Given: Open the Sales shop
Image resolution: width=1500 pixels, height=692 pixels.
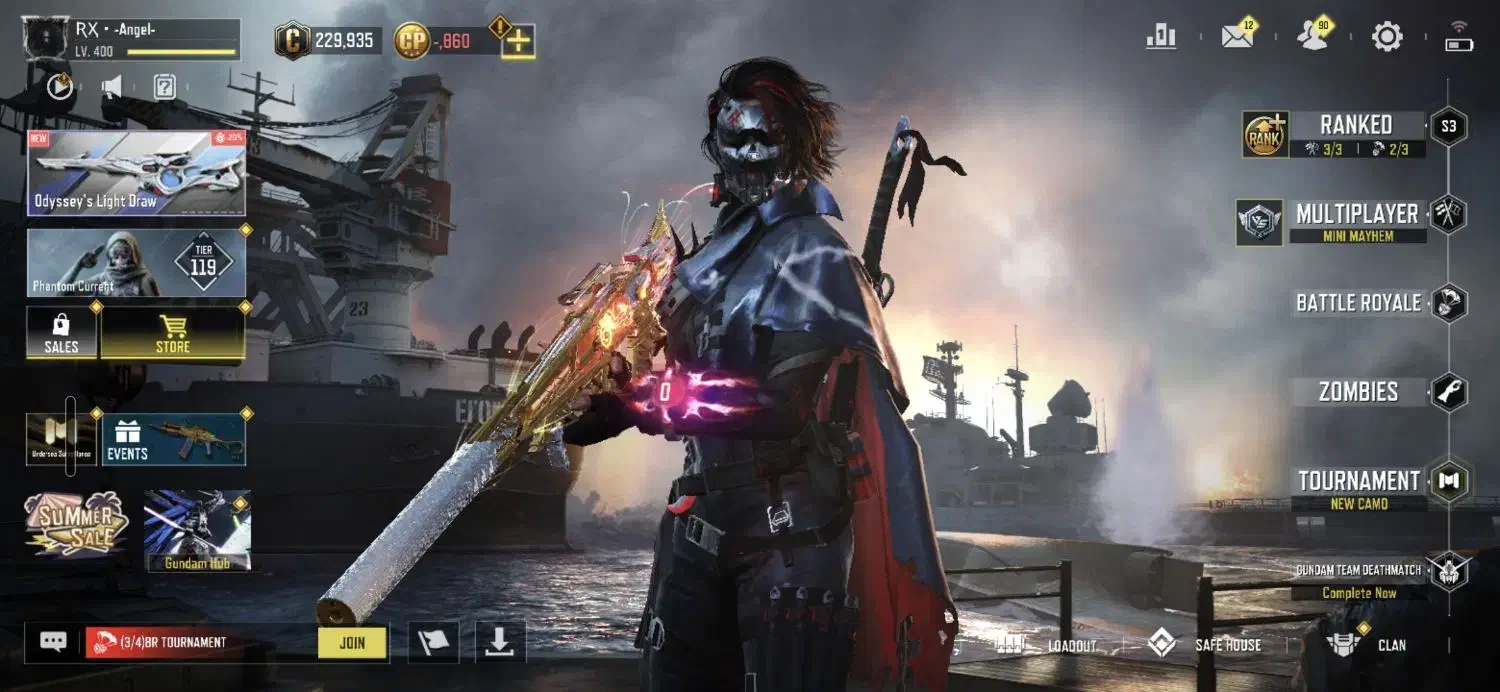Looking at the screenshot, I should [x=61, y=333].
